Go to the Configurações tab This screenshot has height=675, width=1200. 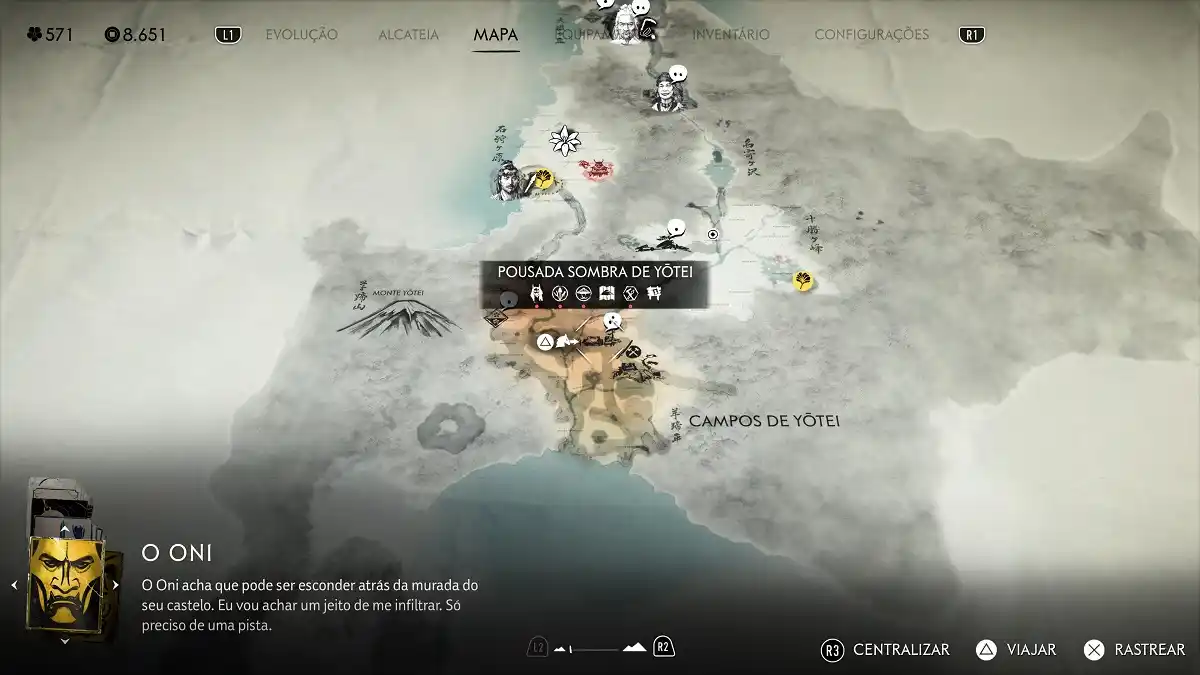pos(871,35)
